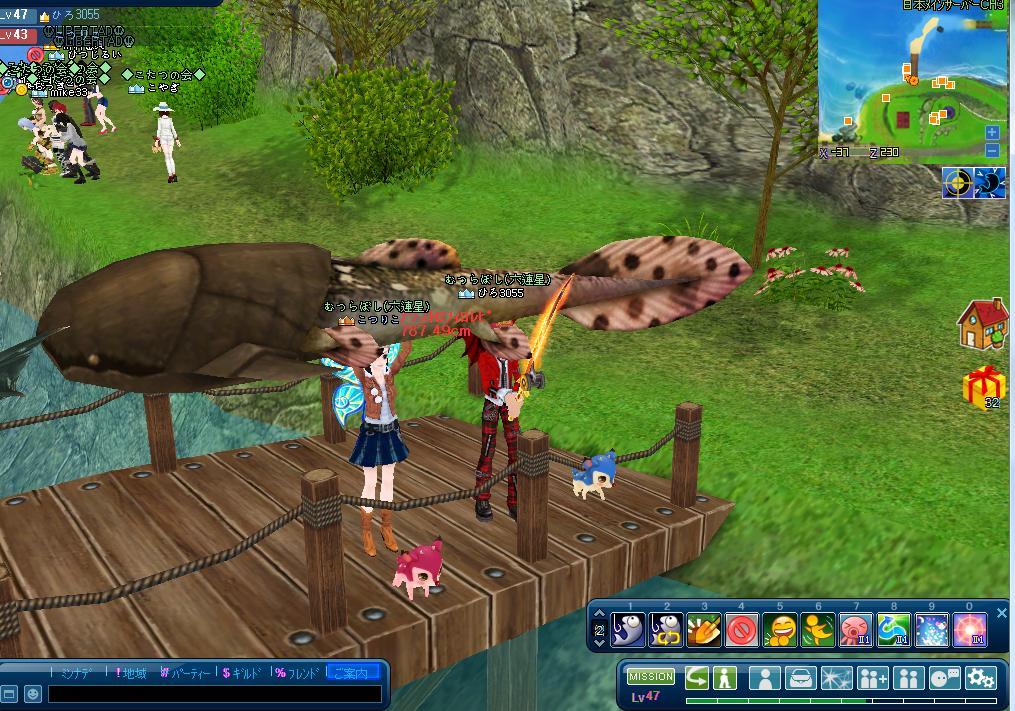This screenshot has height=711, width=1015.
Task: Switch to the ギルド chat tab
Action: (240, 673)
